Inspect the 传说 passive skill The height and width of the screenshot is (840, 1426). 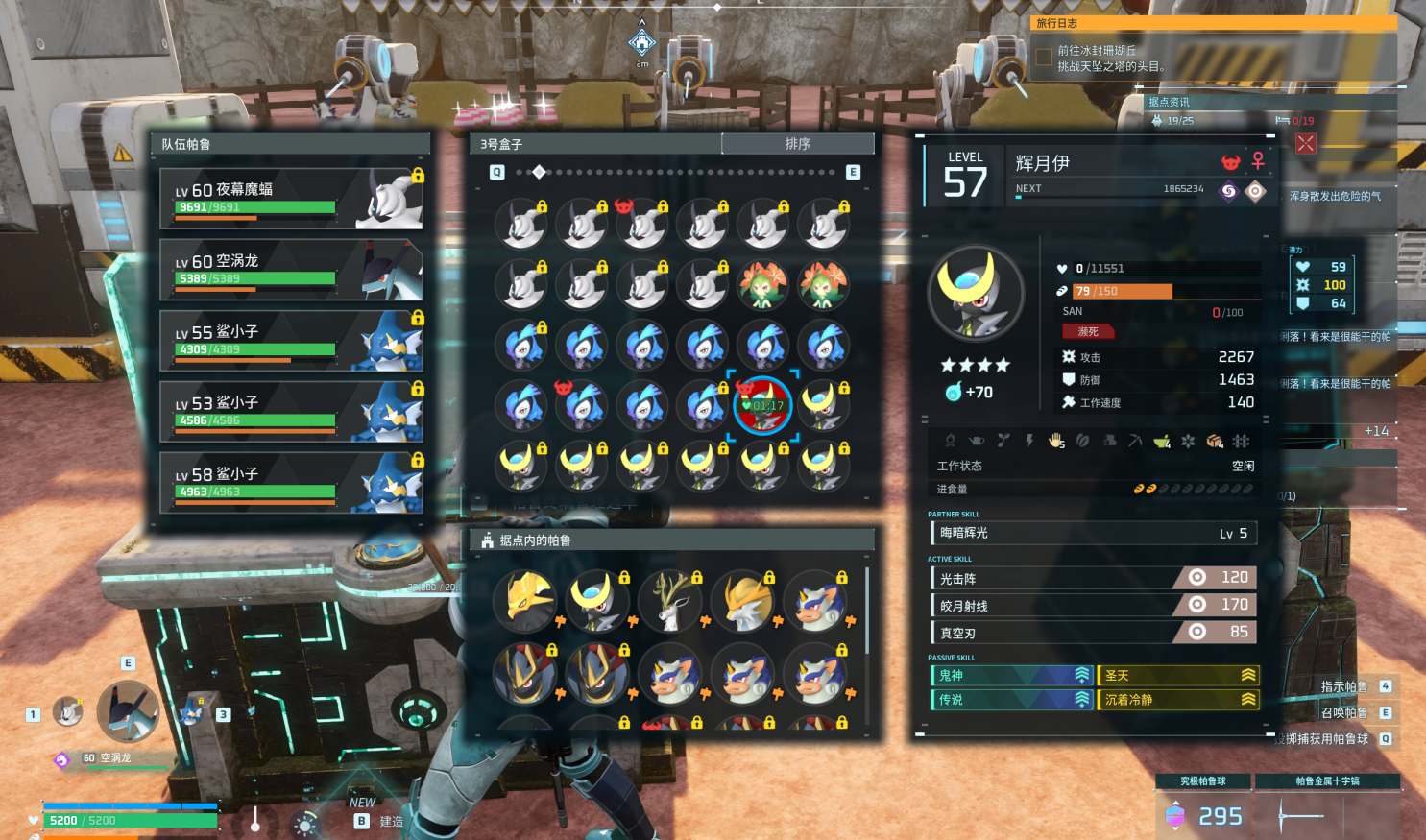[x=1012, y=700]
